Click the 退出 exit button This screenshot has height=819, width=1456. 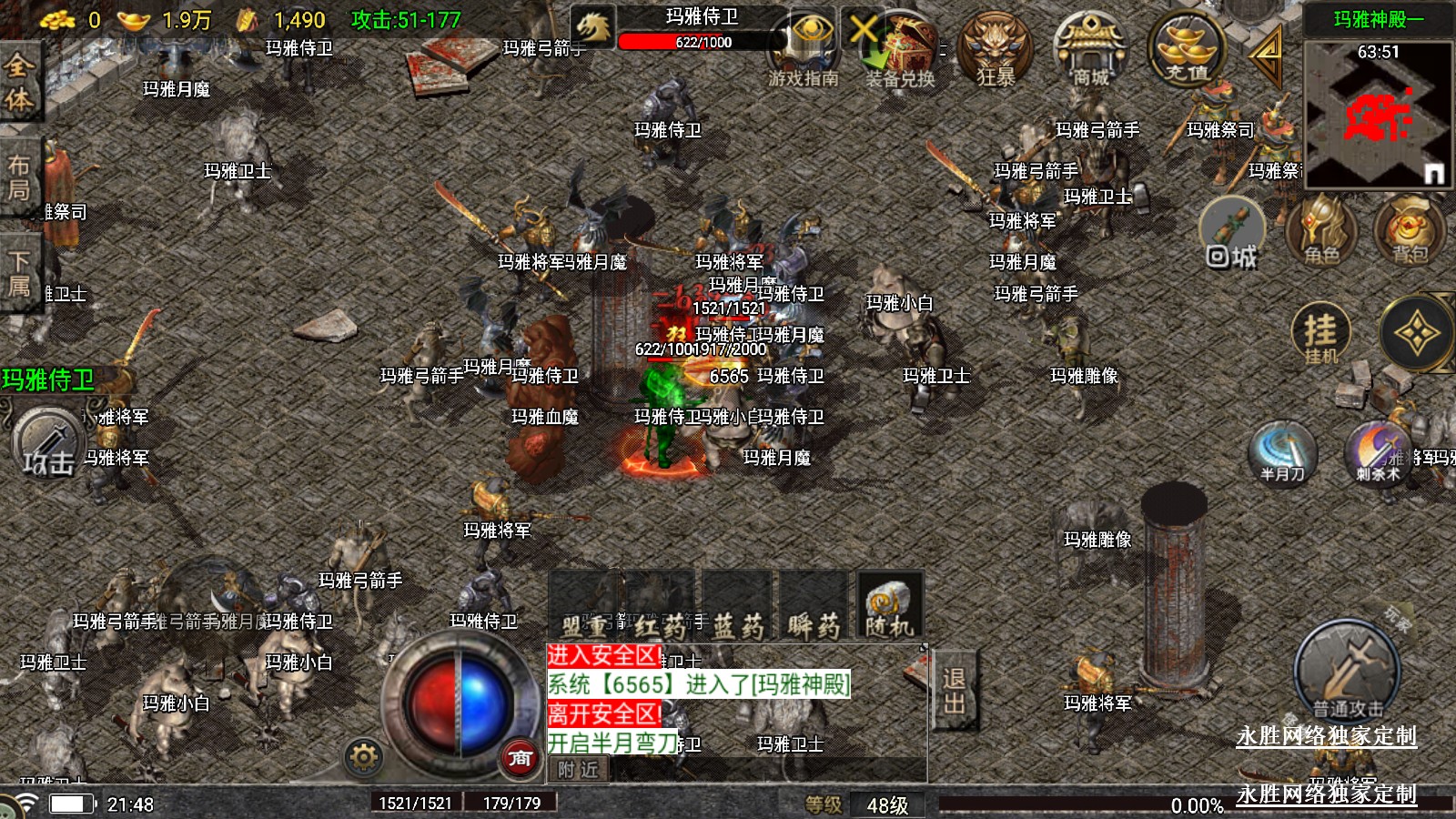(x=954, y=691)
